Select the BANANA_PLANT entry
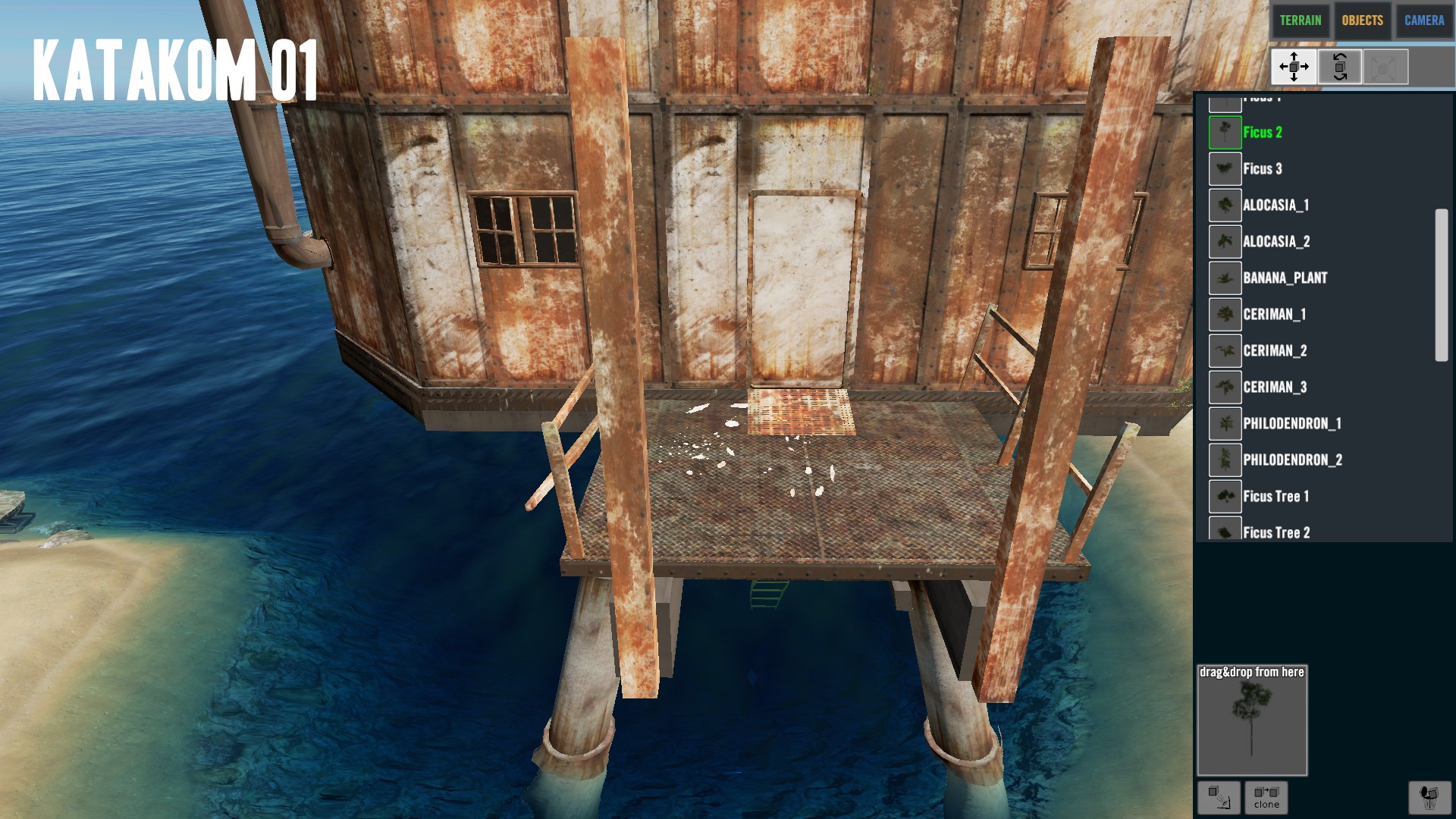The image size is (1456, 819). (x=1285, y=278)
